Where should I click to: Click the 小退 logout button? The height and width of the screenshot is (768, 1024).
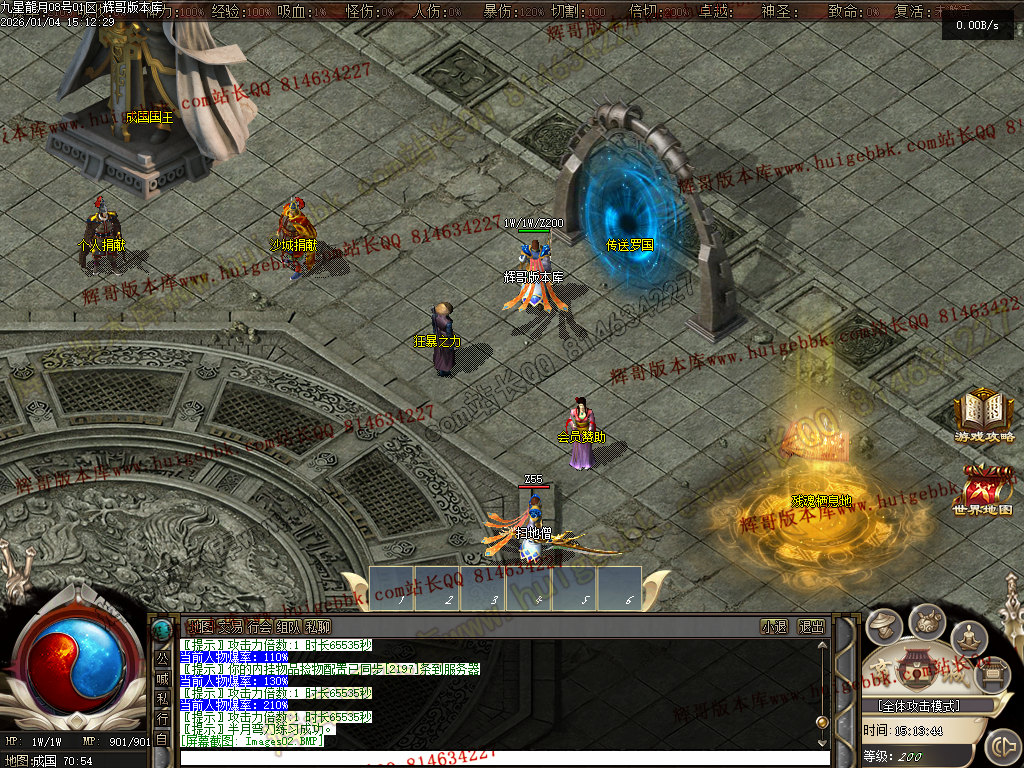774,627
